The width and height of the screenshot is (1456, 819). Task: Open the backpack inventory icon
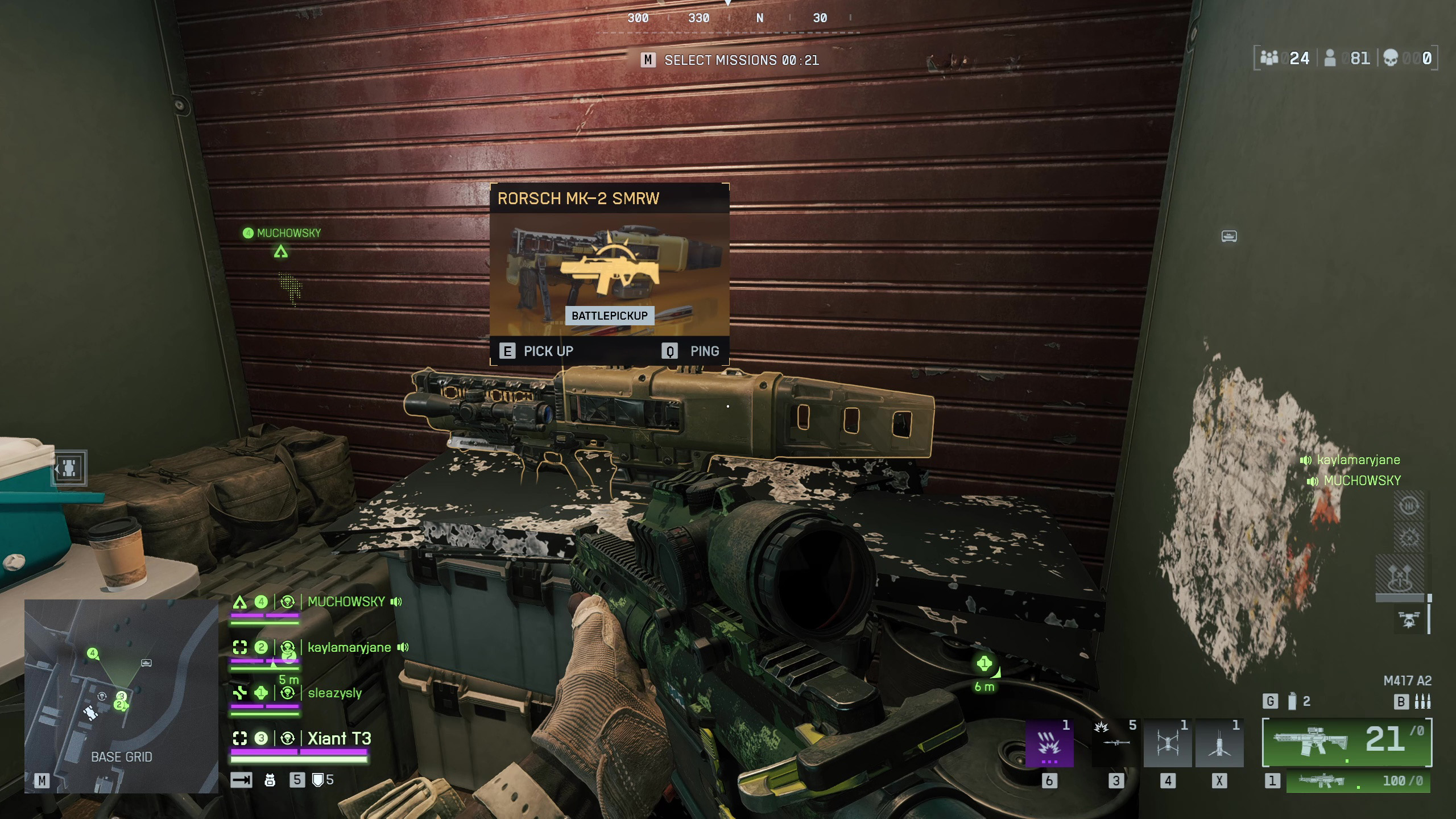(x=270, y=780)
